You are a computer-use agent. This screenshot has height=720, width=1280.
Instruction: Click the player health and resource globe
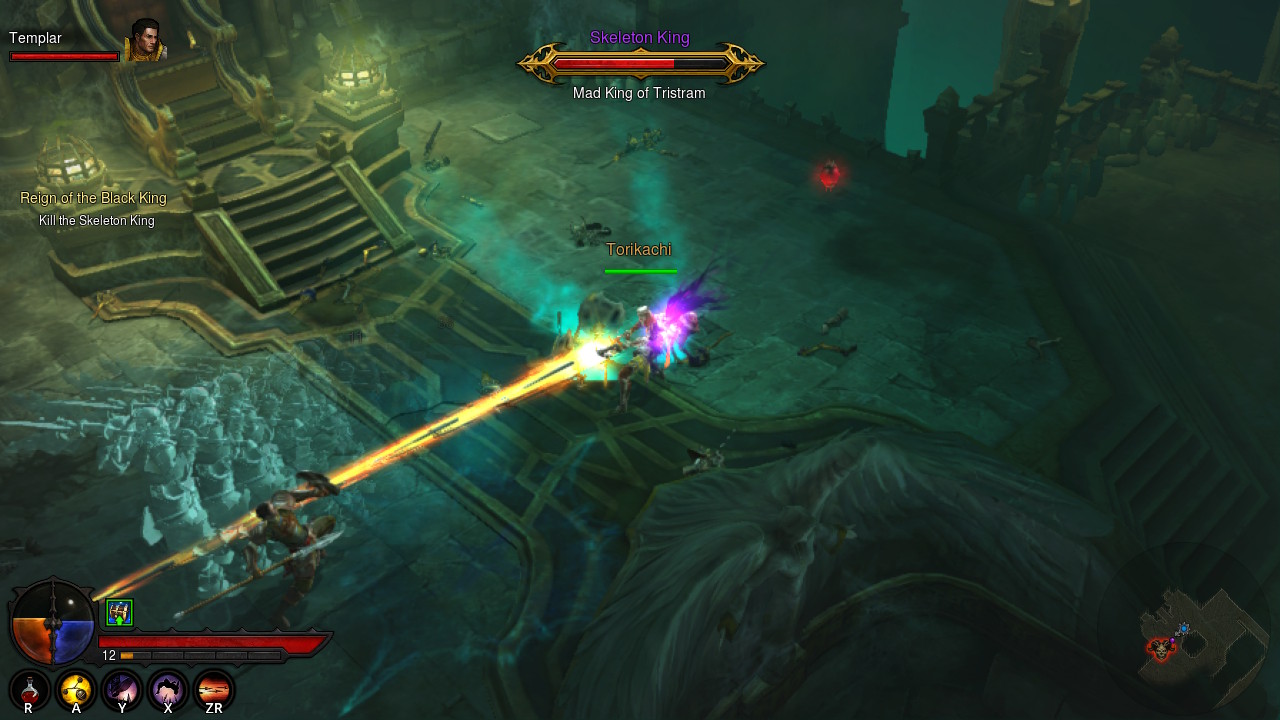53,624
